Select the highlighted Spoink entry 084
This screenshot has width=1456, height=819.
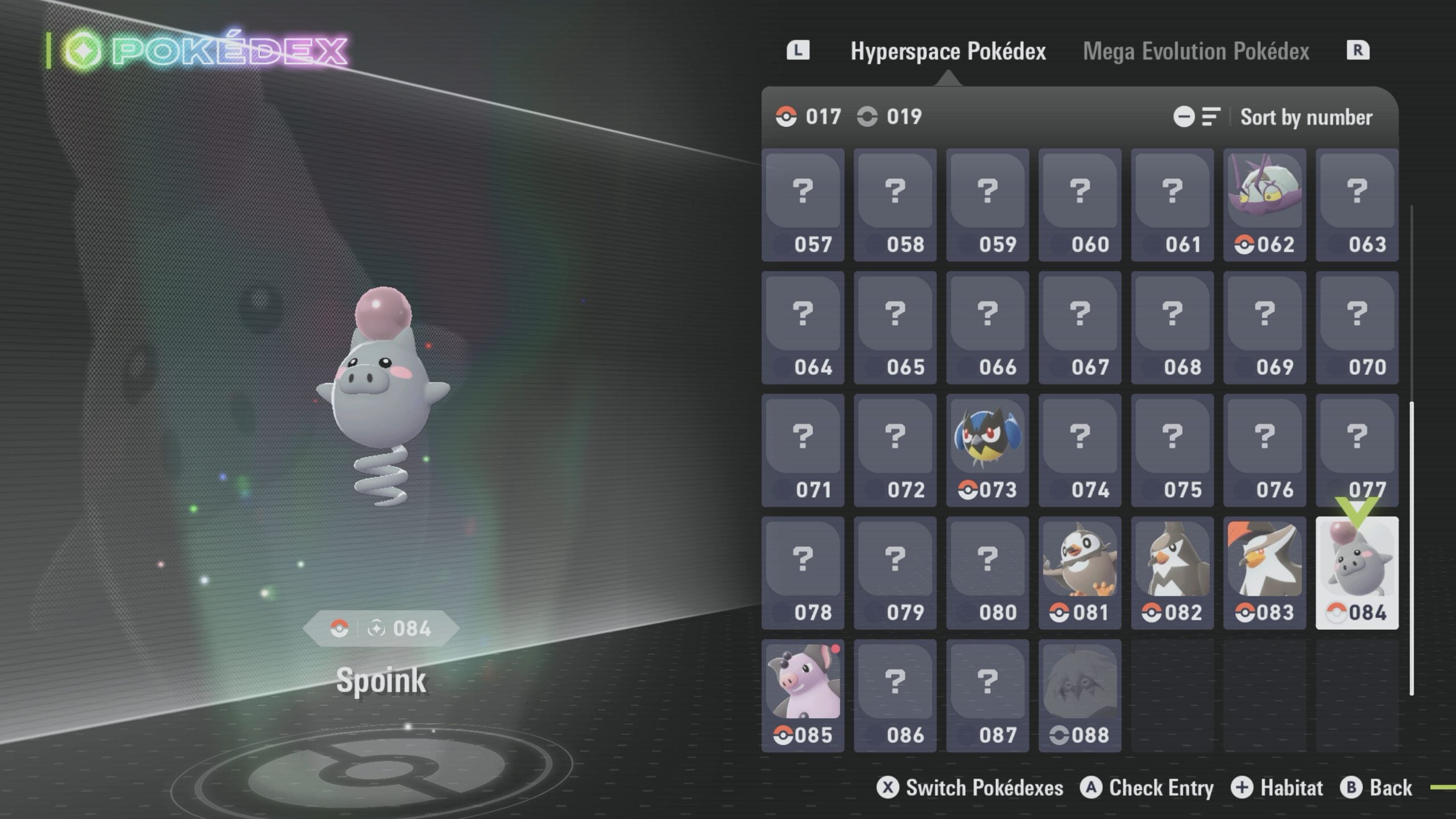point(1356,573)
